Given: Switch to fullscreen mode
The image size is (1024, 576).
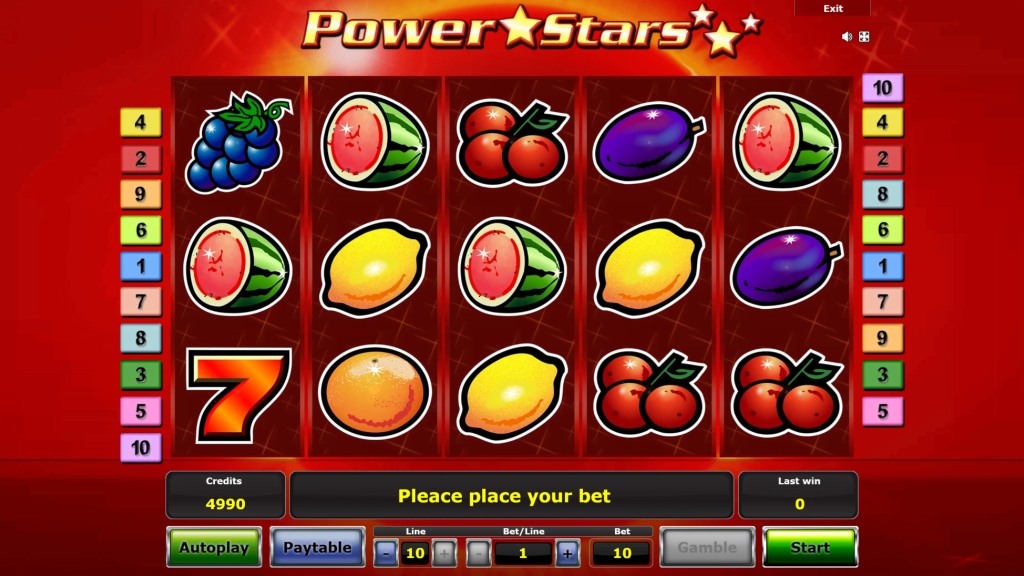Looking at the screenshot, I should point(864,37).
